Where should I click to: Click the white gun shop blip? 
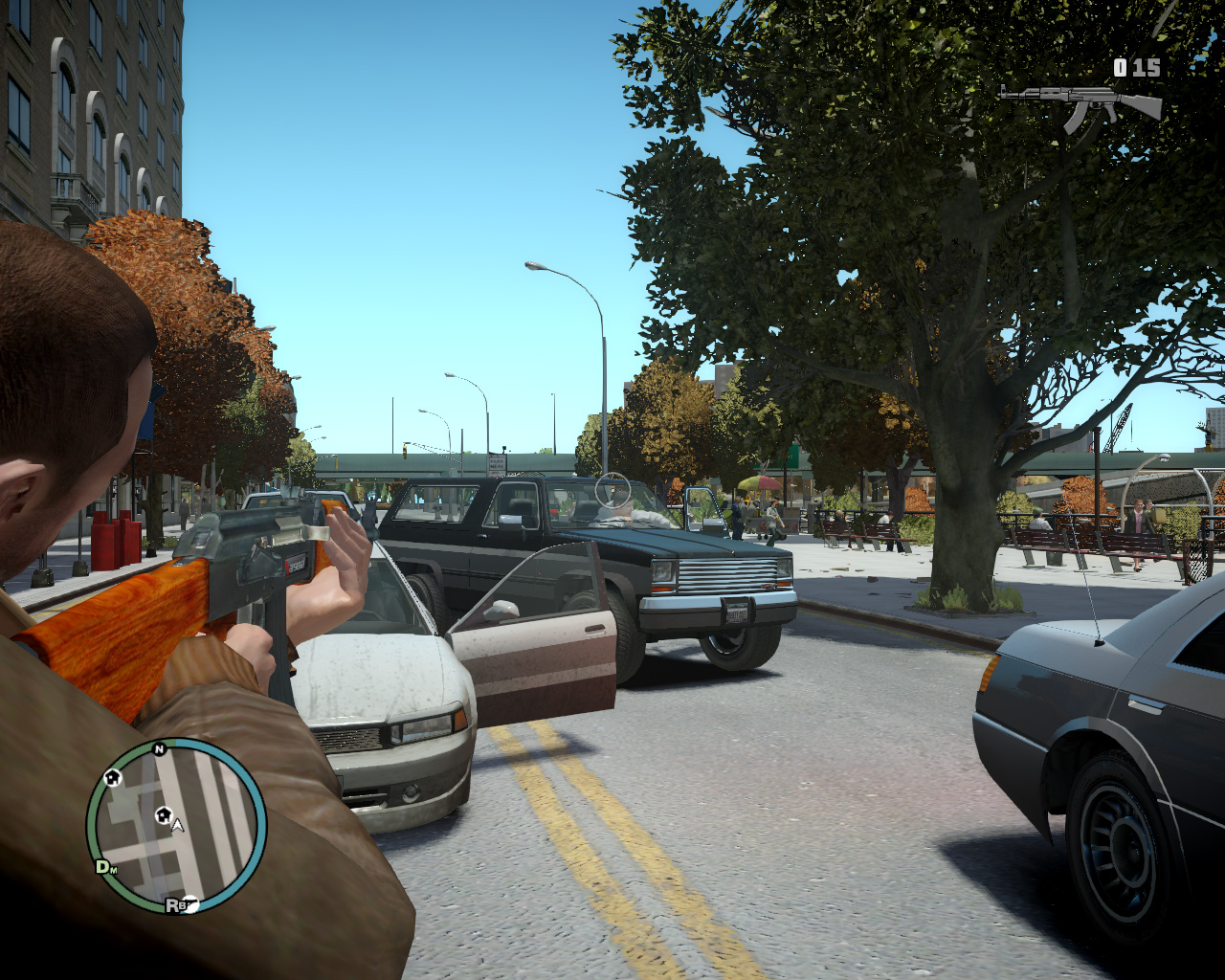point(190,904)
